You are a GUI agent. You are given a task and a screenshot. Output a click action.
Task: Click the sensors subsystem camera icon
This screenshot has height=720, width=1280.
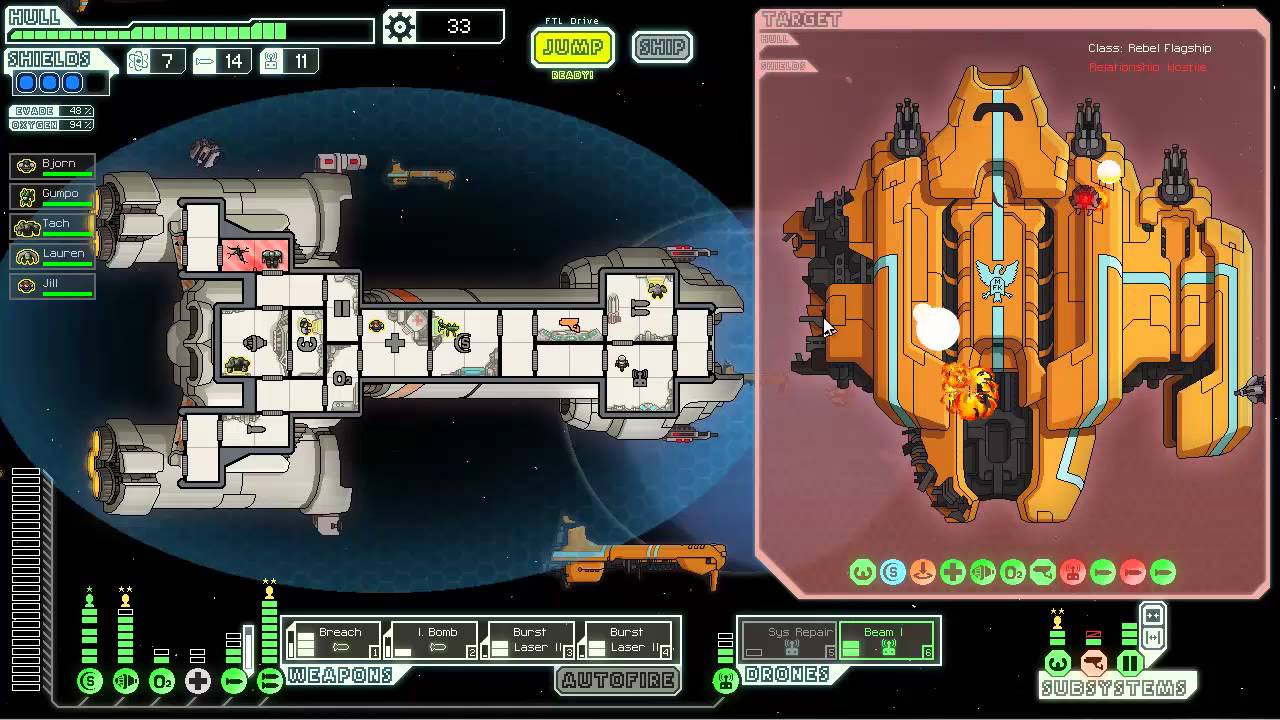coord(1094,662)
